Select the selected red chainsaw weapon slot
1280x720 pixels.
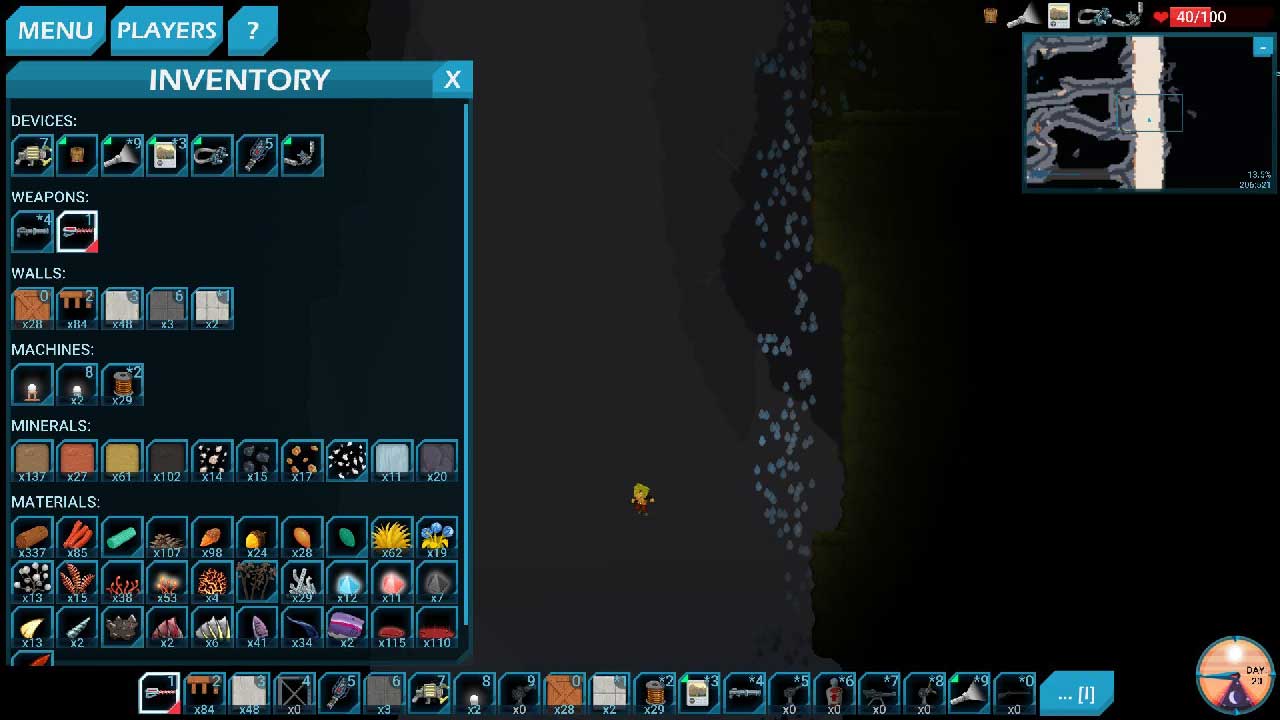click(x=77, y=231)
